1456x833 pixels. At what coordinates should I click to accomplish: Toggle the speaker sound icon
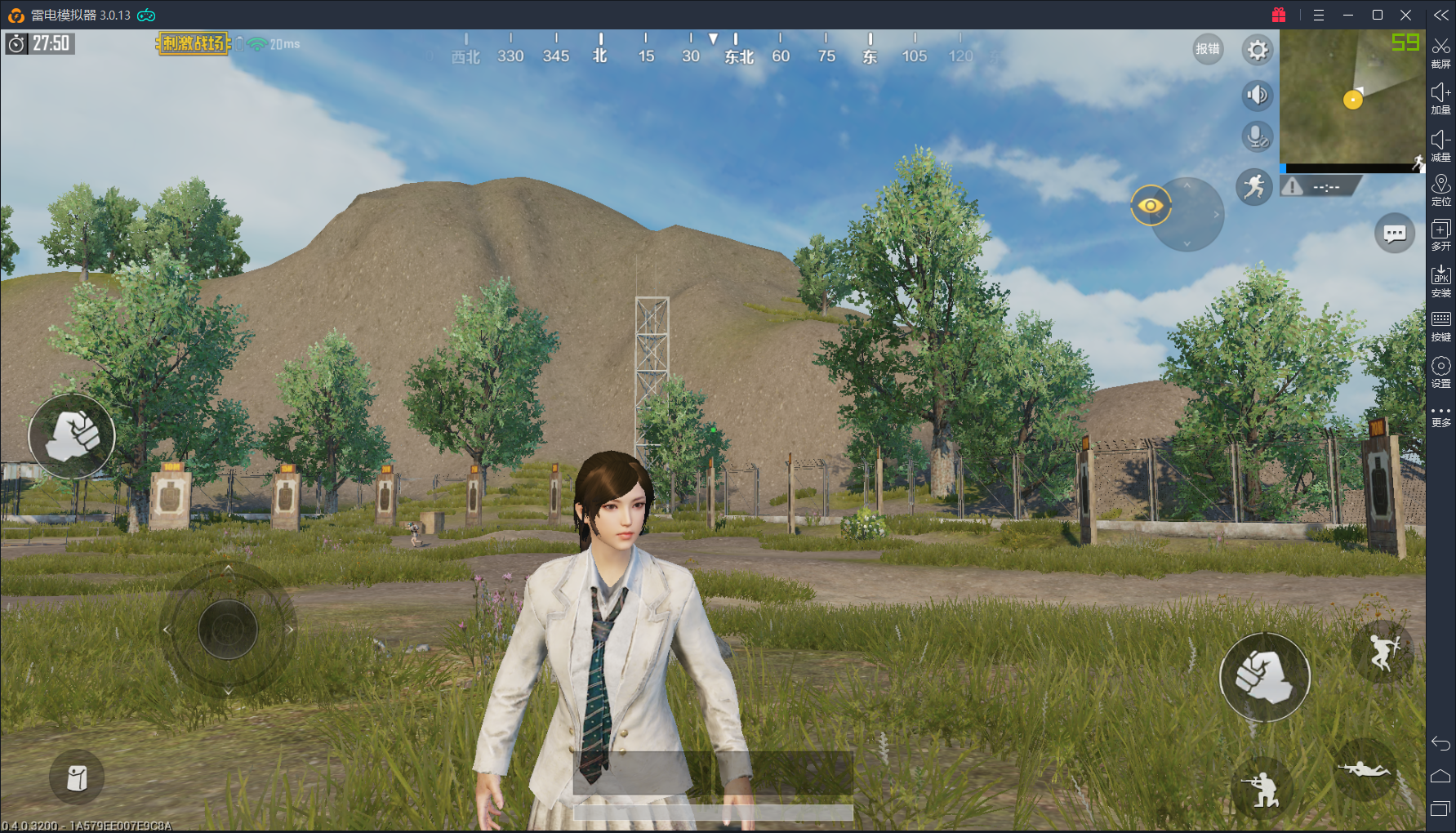1258,96
